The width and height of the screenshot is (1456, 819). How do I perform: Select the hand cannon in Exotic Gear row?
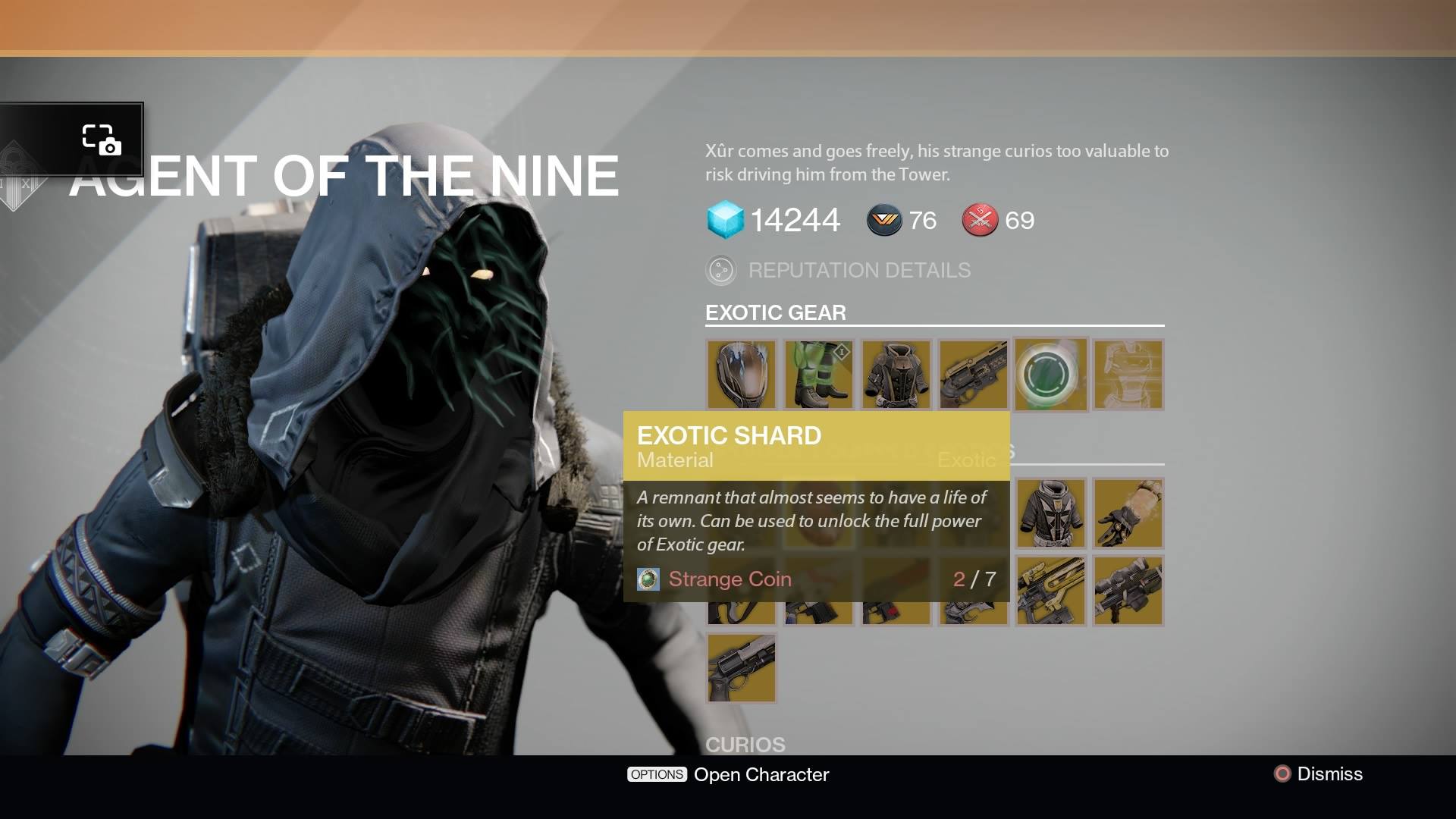point(974,375)
